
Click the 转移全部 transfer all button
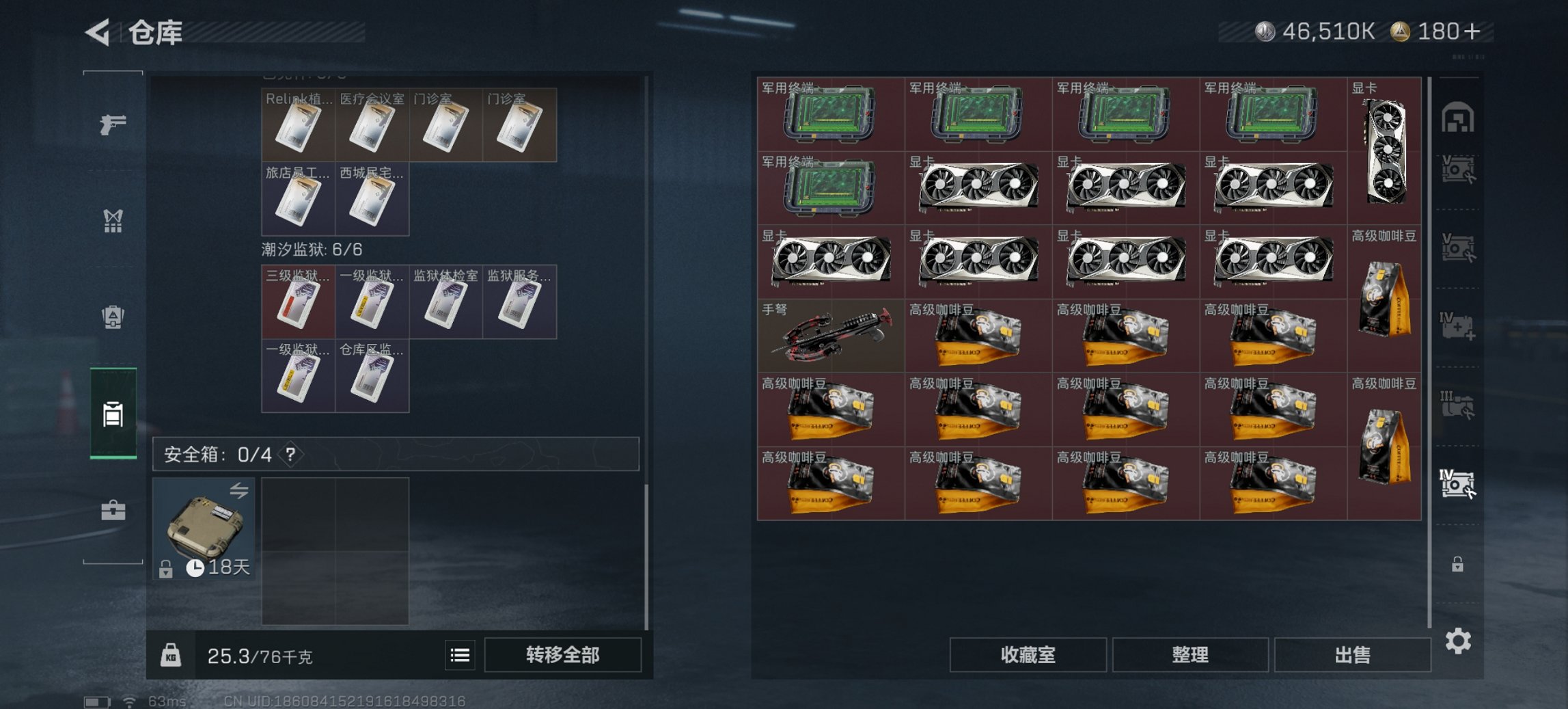point(564,655)
